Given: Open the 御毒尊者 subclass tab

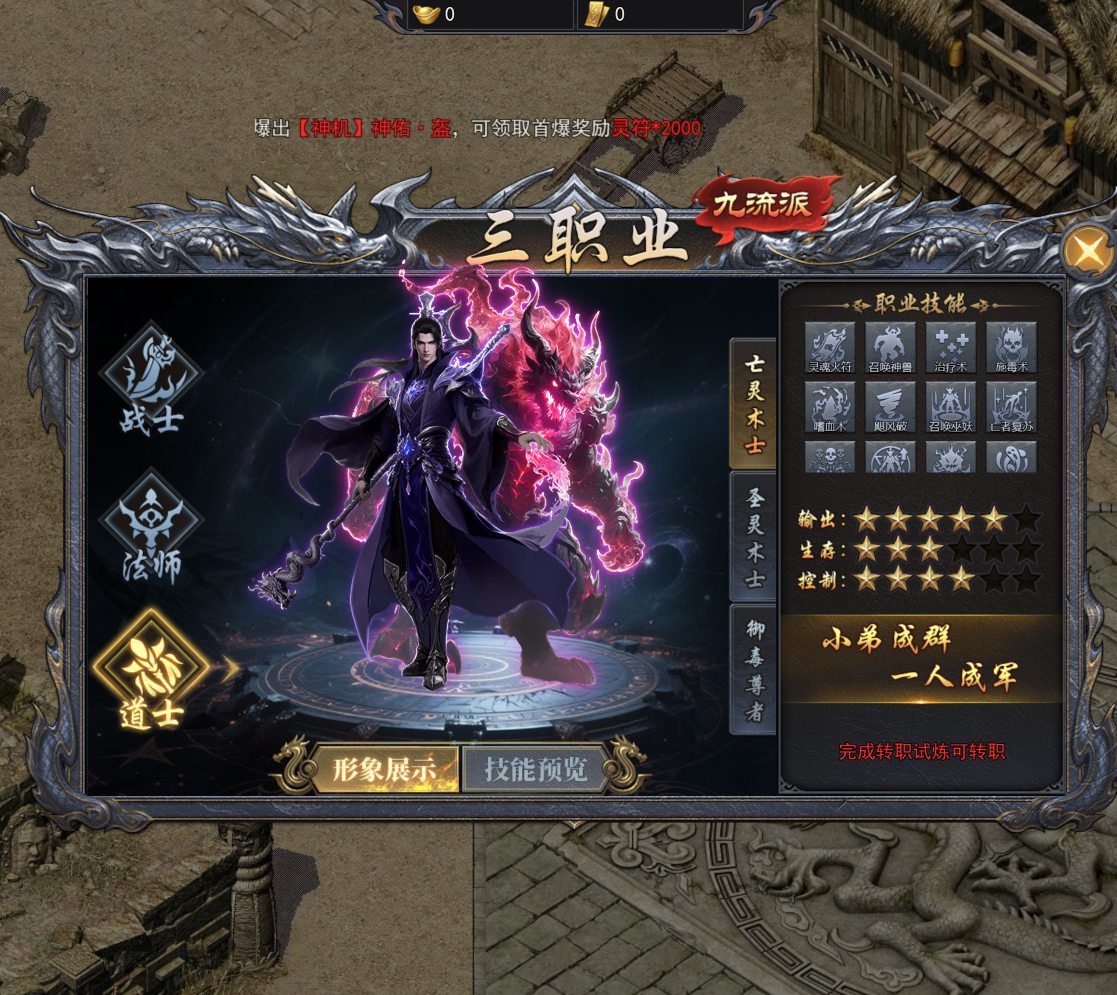Looking at the screenshot, I should (x=754, y=669).
